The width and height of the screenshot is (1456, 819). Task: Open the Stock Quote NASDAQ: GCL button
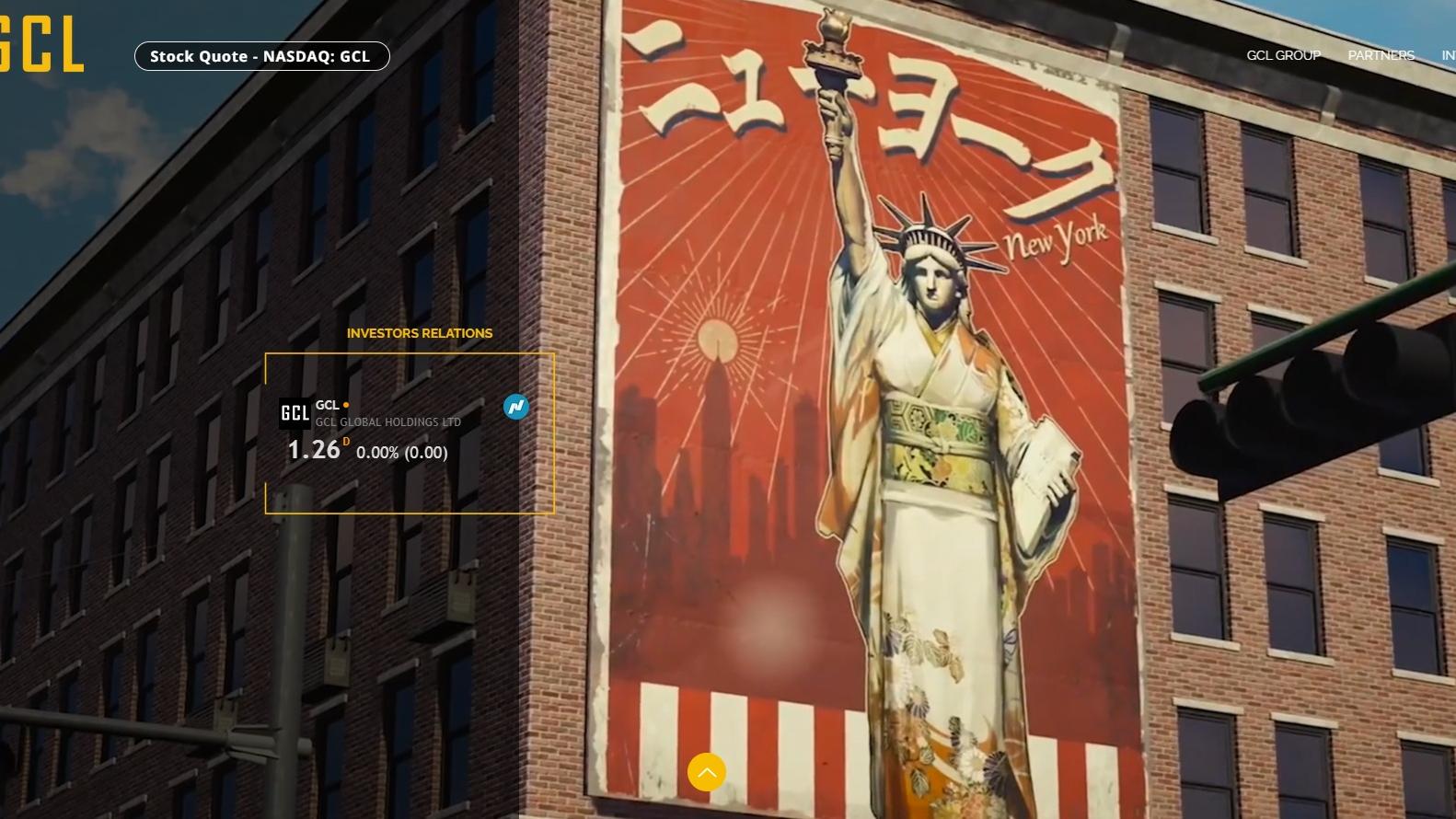[261, 56]
